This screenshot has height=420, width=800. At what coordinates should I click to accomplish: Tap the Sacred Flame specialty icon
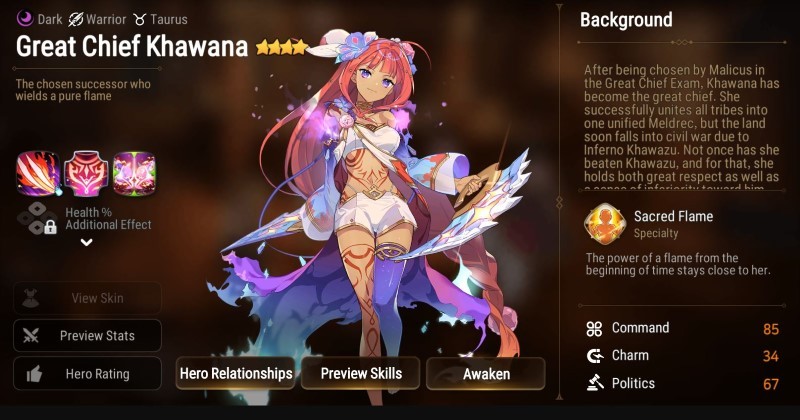(603, 224)
